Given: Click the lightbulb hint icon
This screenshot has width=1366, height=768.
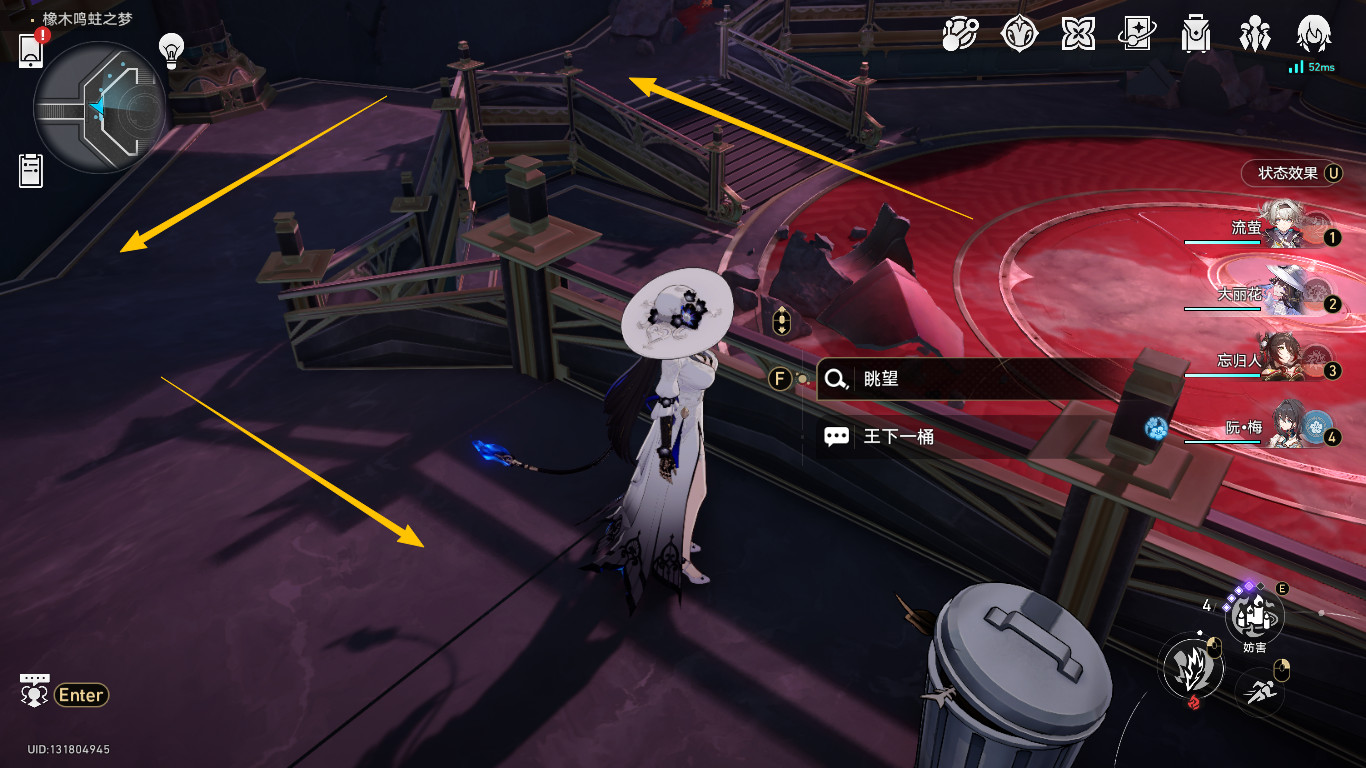Looking at the screenshot, I should click(173, 49).
